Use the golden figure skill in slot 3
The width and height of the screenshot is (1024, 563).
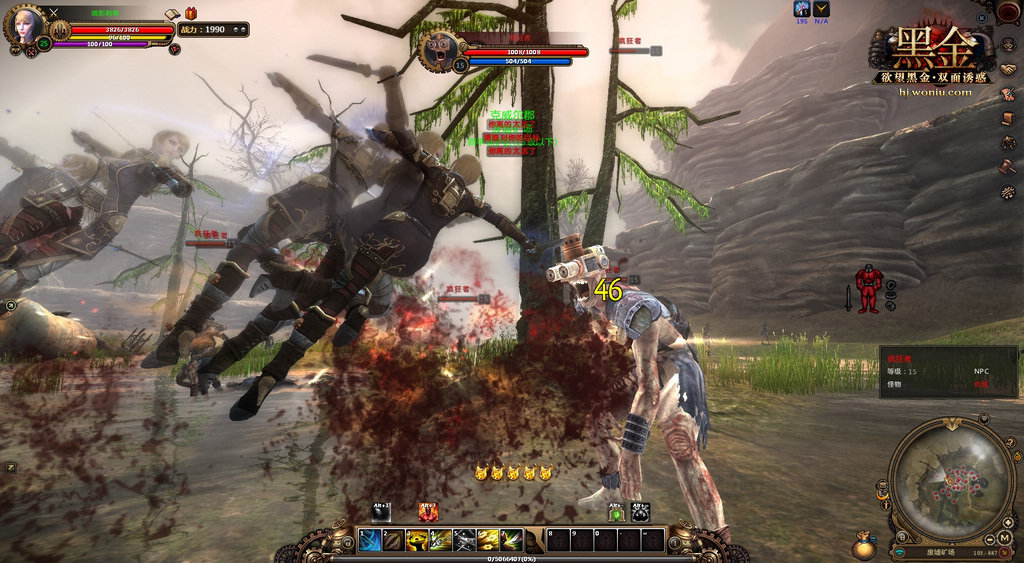point(417,541)
